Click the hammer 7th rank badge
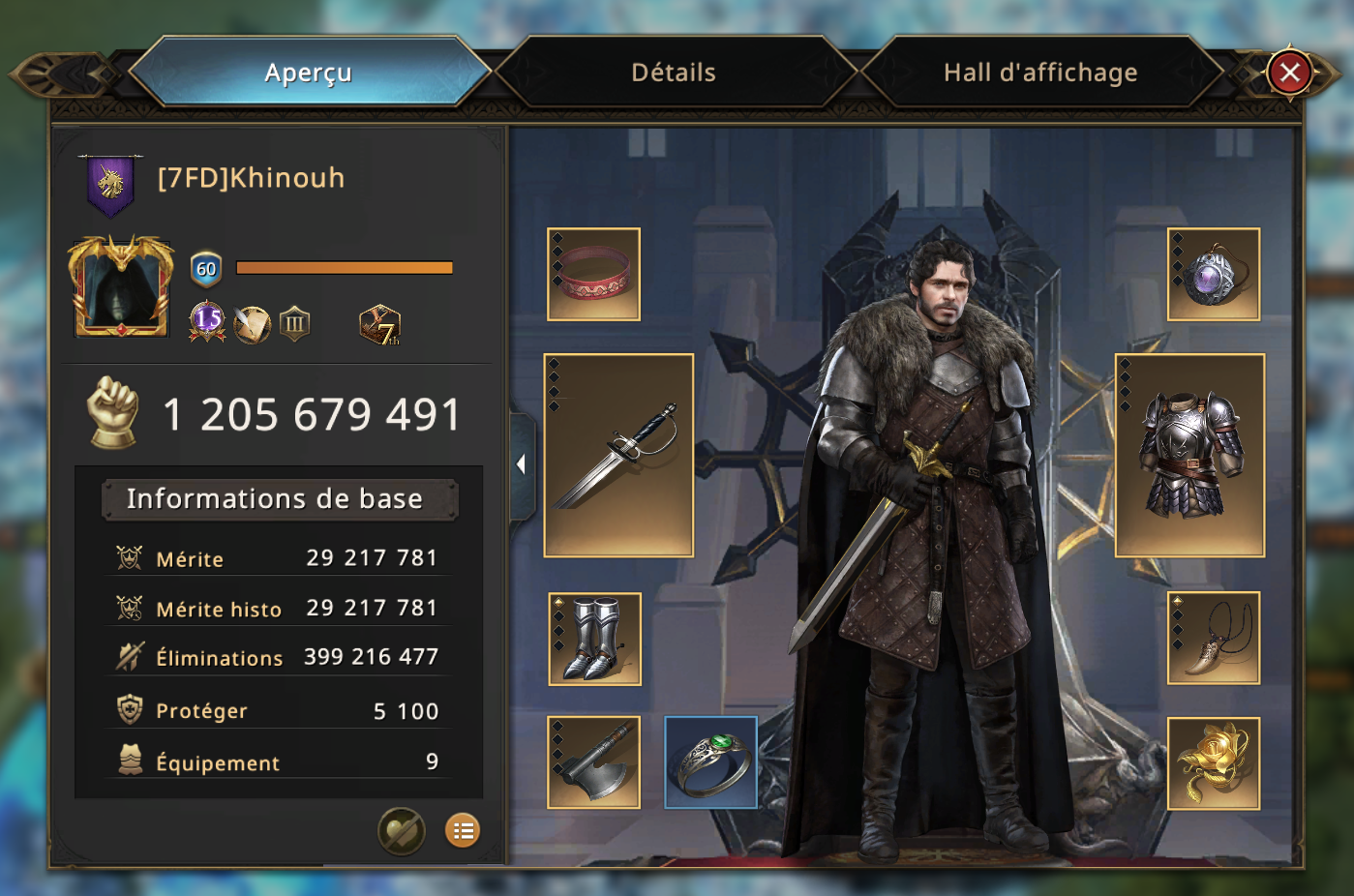Viewport: 1354px width, 896px height. point(379,325)
